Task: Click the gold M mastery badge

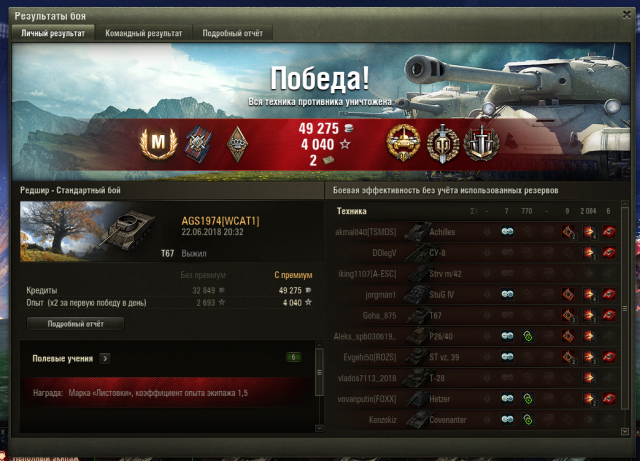Action: [x=156, y=144]
